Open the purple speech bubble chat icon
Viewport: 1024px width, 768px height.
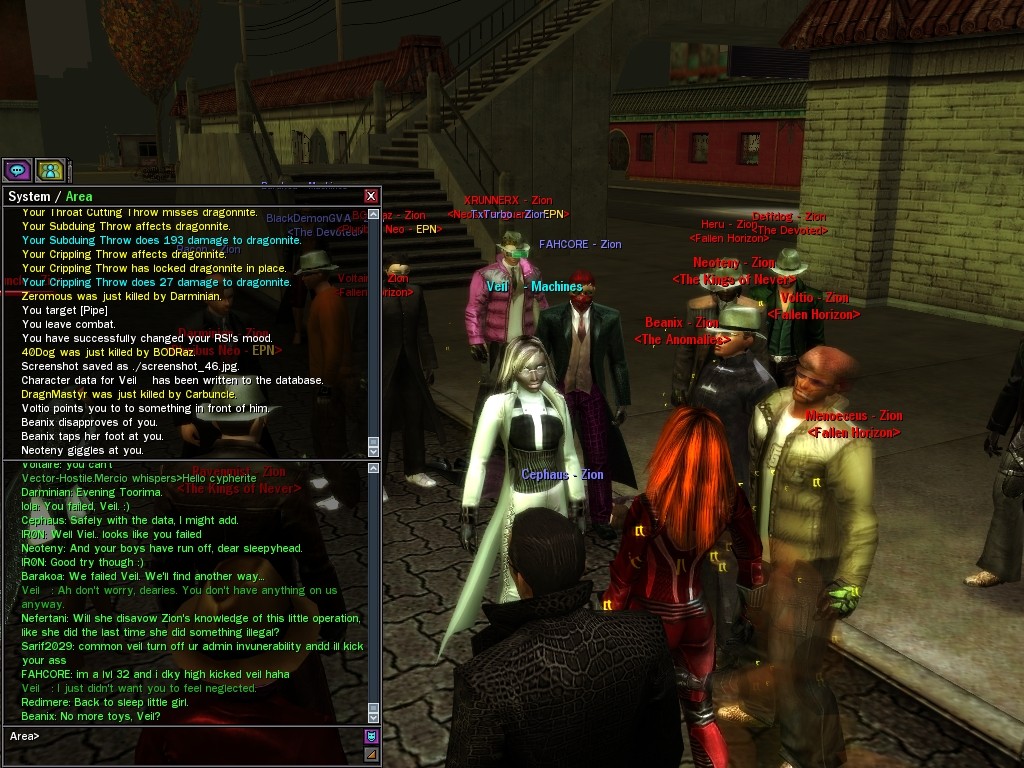coord(17,170)
